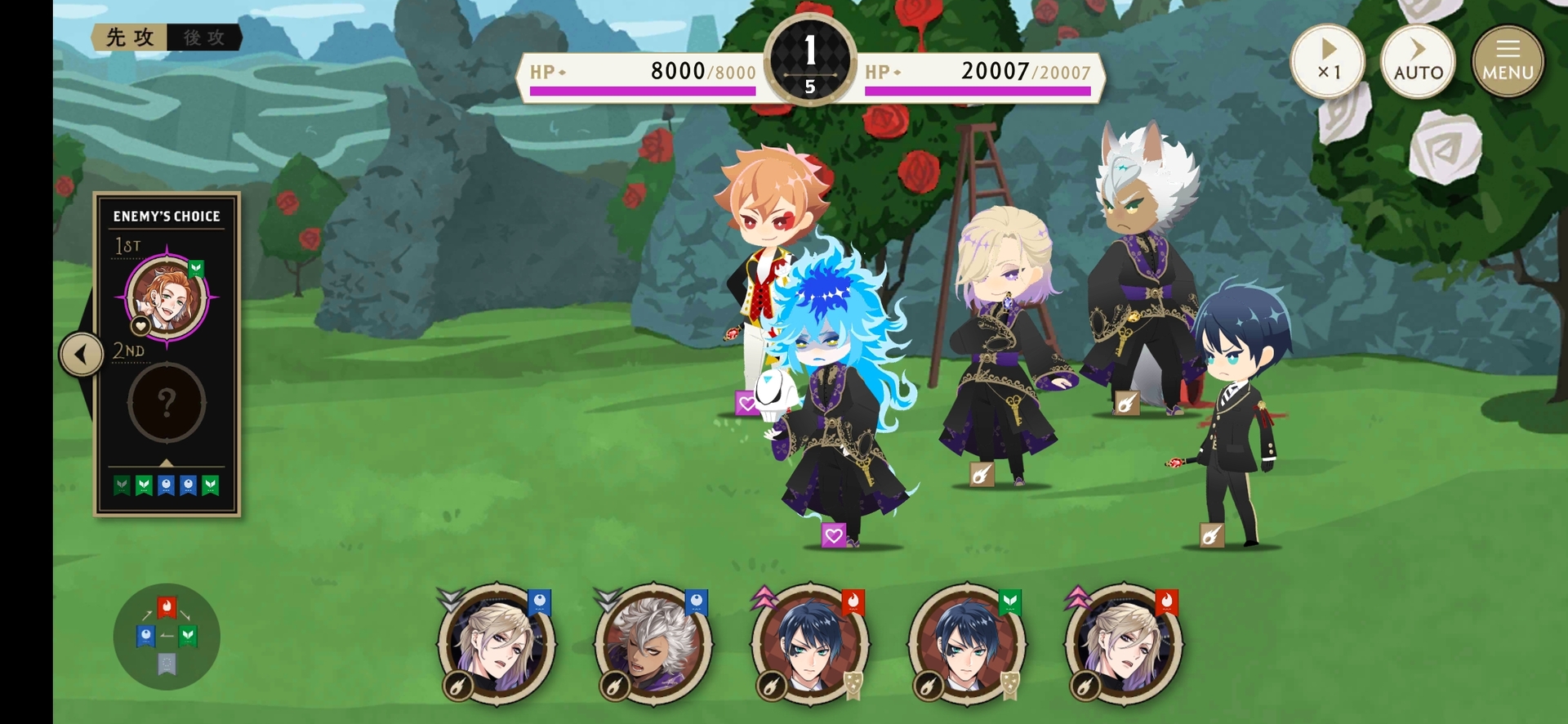The image size is (1568, 724).
Task: Collapse the Enemy's Choice panel arrow
Action: 81,355
